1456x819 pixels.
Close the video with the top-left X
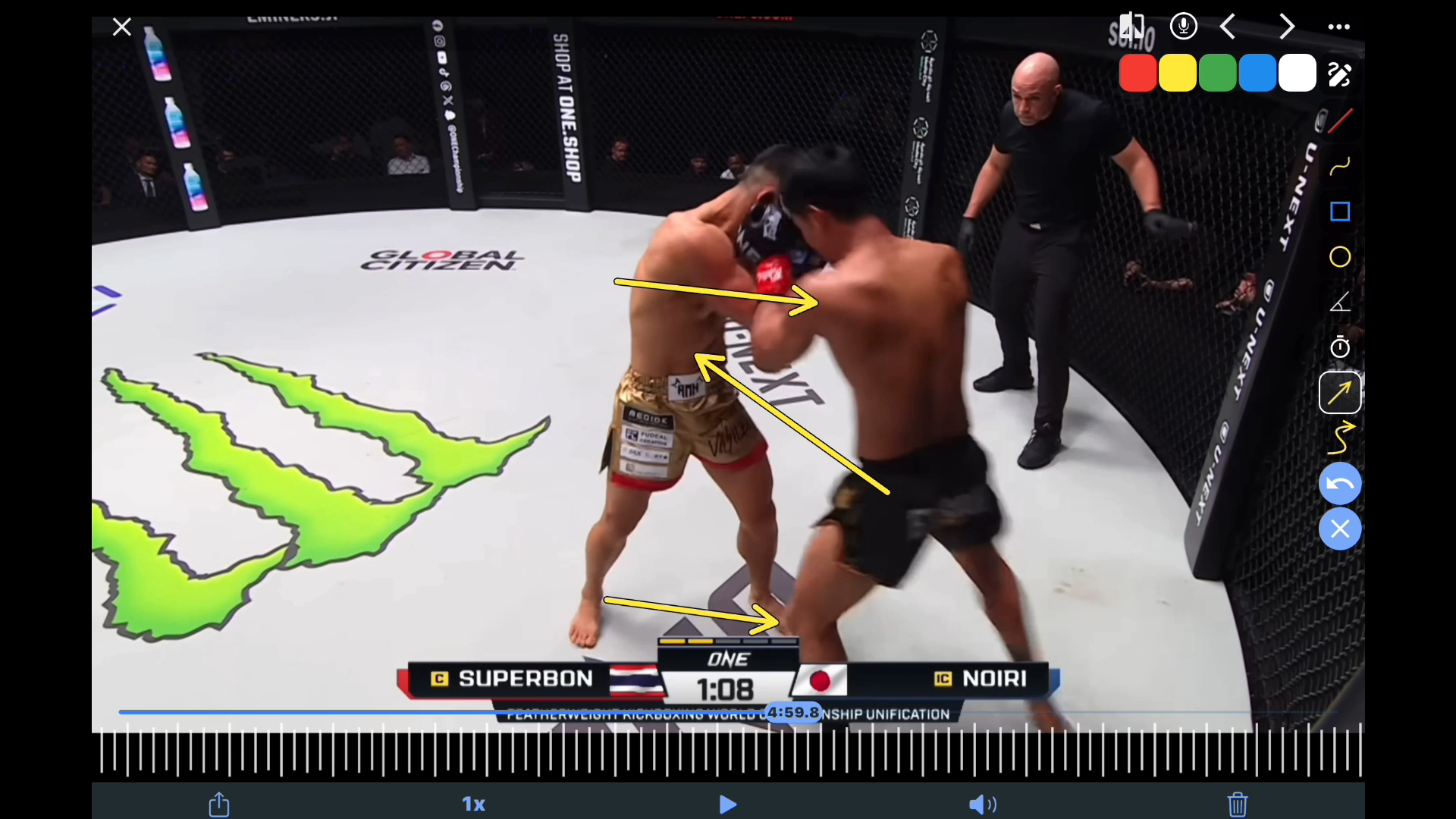(x=121, y=27)
